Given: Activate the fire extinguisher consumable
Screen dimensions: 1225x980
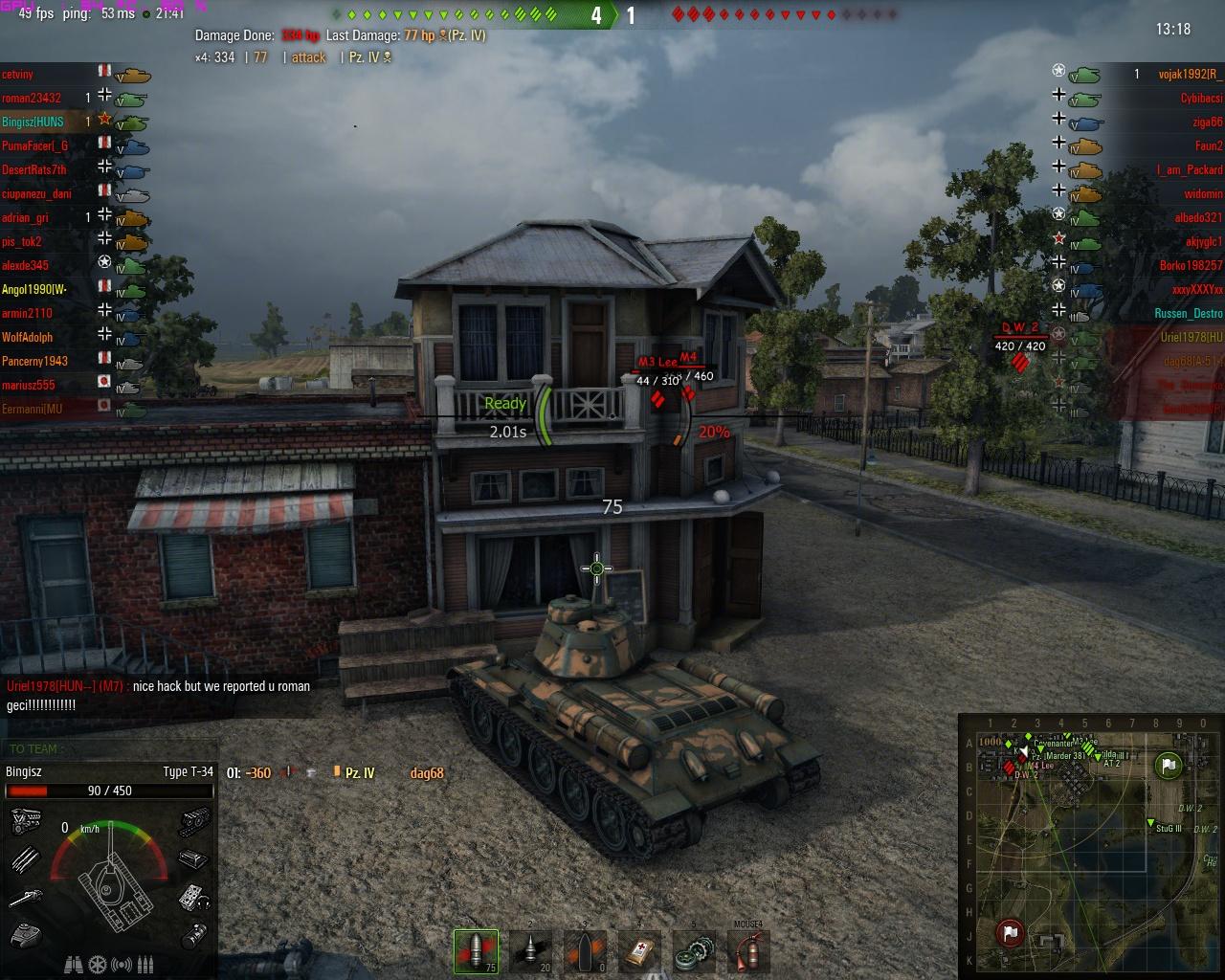Looking at the screenshot, I should point(747,951).
